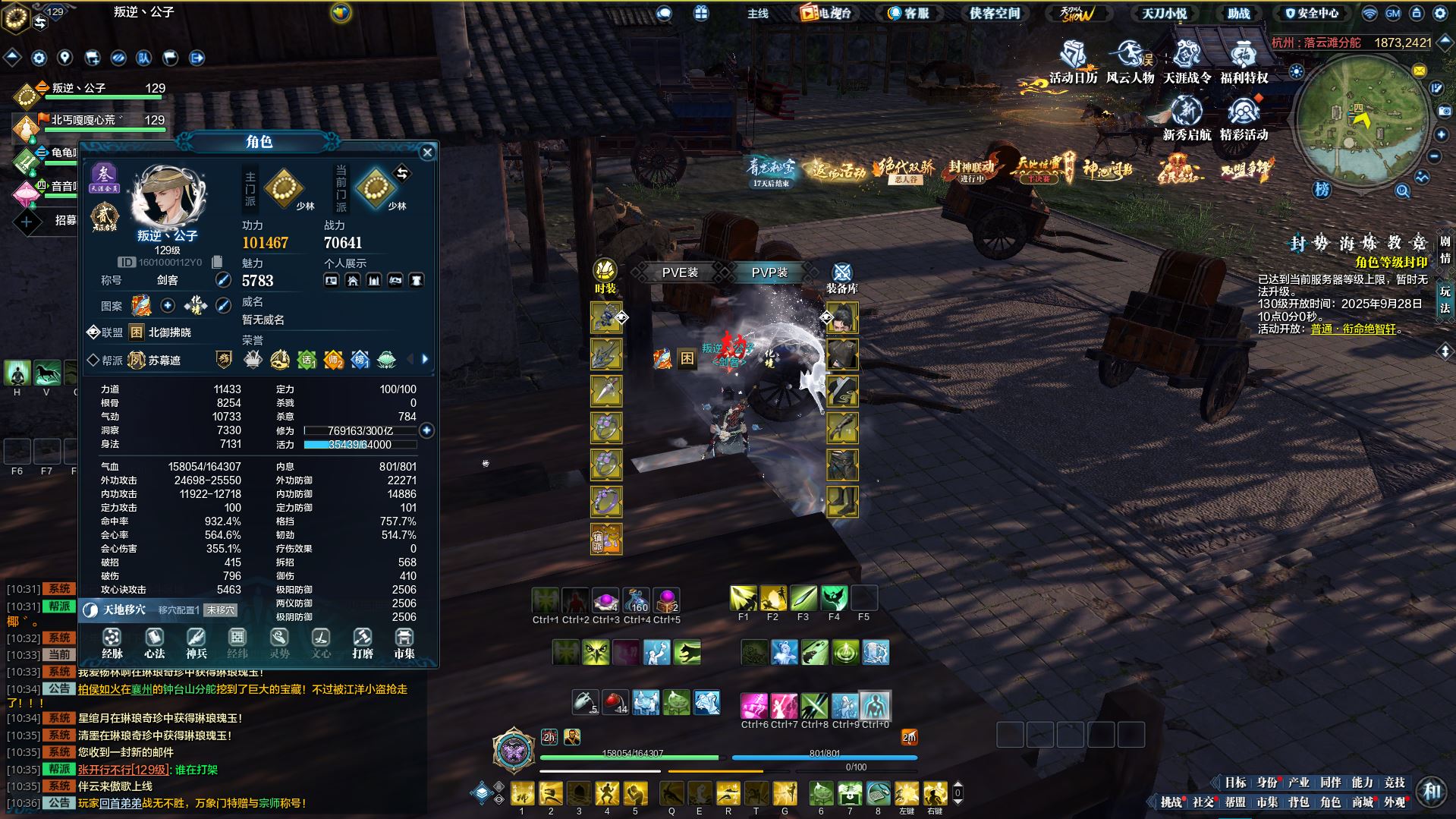Viewport: 1456px width, 819px height.
Task: Open 经脉 meridians from character panel
Action: click(112, 643)
